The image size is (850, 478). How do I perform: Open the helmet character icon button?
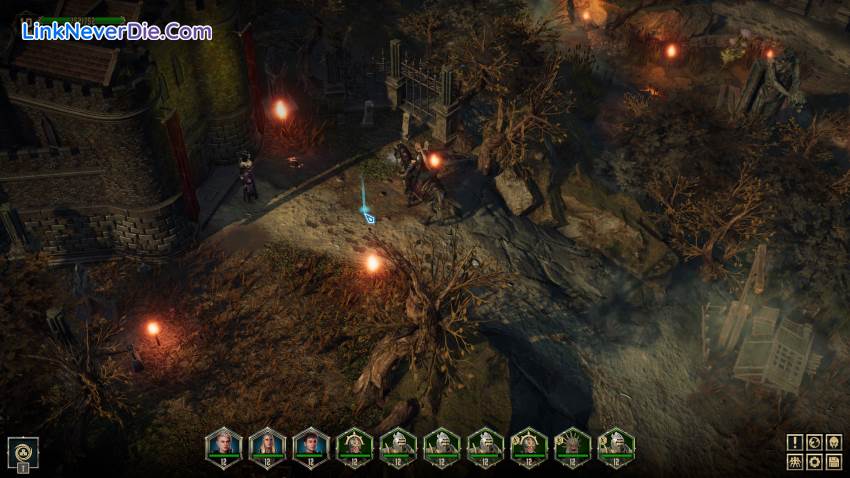pyautogui.click(x=834, y=442)
